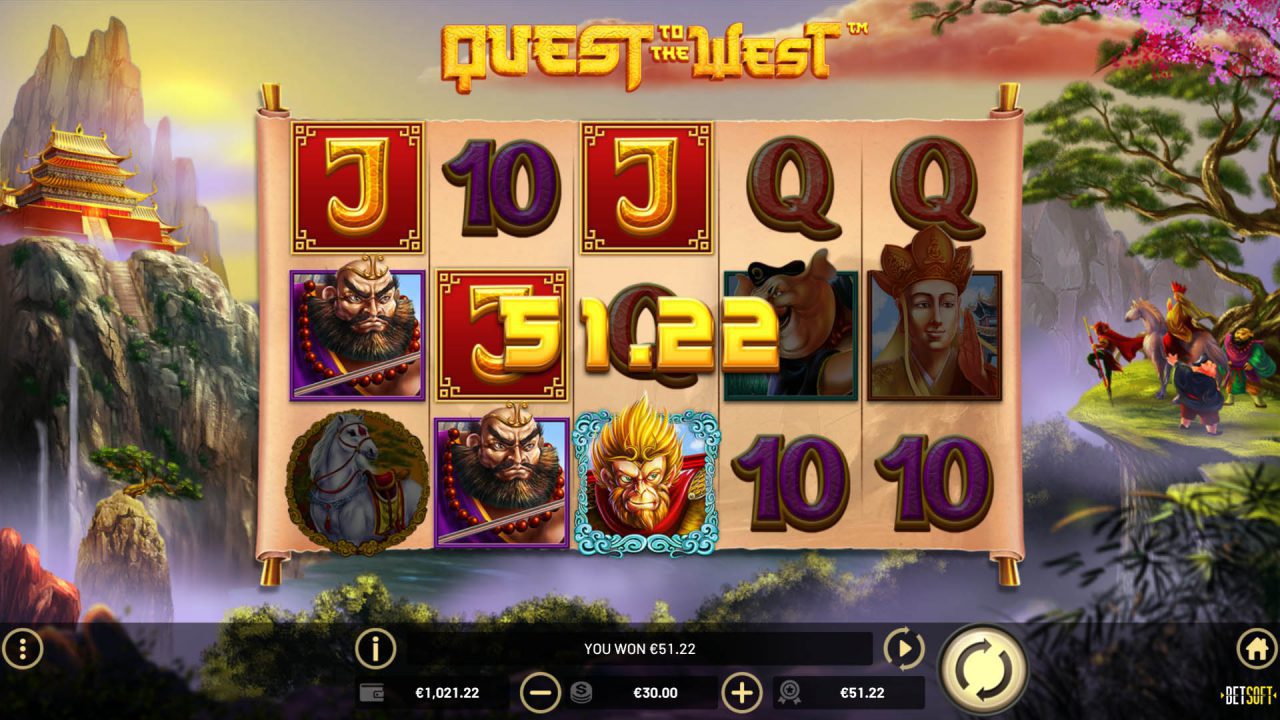Open the paytable info panel
Screen dimensions: 1280x720
click(374, 647)
